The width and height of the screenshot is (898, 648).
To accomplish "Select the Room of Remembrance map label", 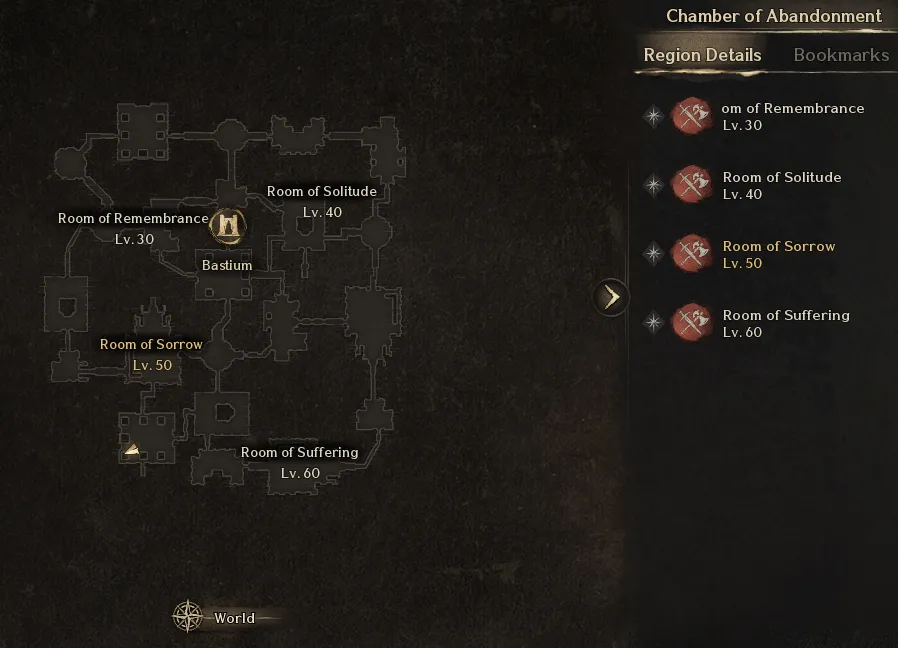I will tap(133, 219).
